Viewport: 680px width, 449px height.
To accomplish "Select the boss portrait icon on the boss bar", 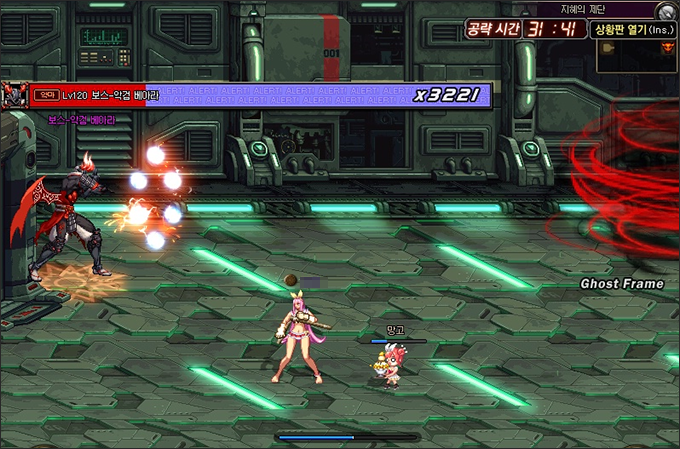I will tap(14, 95).
